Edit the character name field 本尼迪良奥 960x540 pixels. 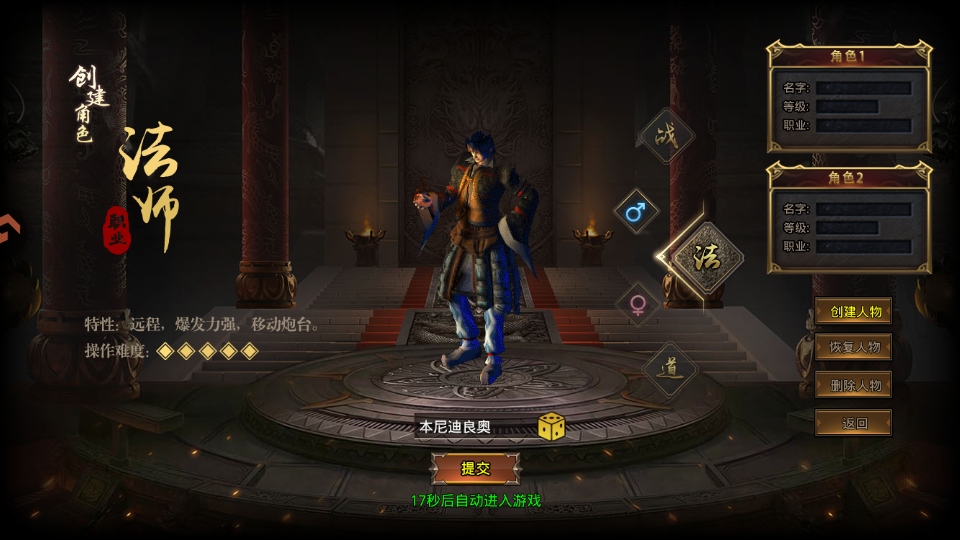pos(470,427)
